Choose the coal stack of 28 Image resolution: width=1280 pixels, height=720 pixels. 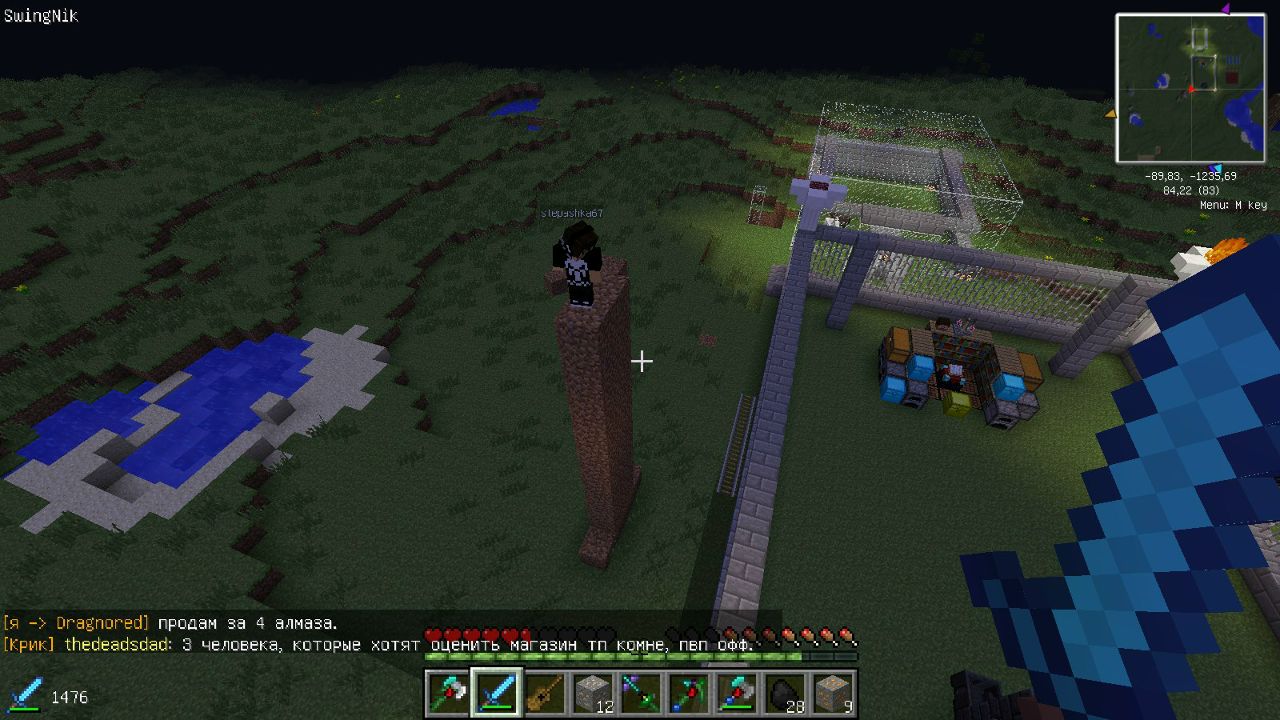[784, 692]
